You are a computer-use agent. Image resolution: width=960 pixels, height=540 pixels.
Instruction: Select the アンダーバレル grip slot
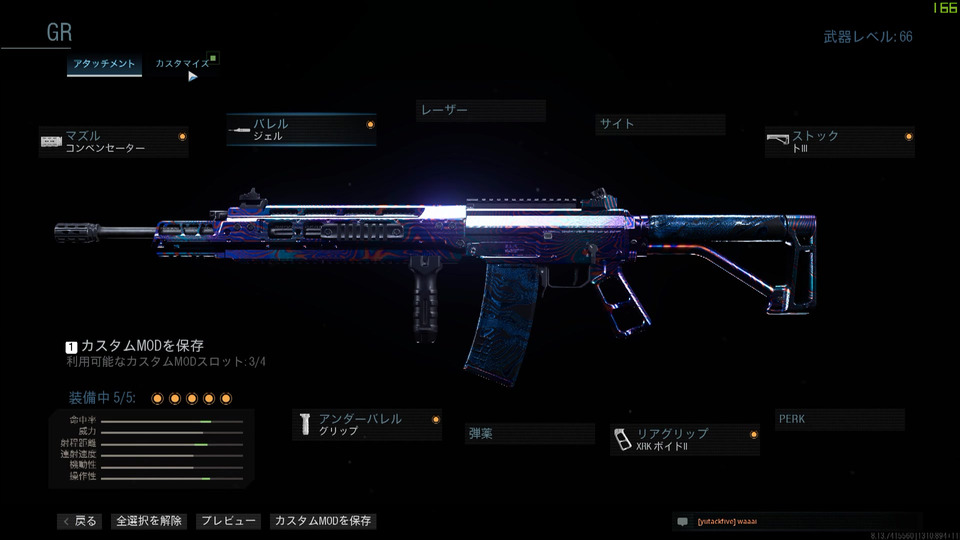click(367, 424)
